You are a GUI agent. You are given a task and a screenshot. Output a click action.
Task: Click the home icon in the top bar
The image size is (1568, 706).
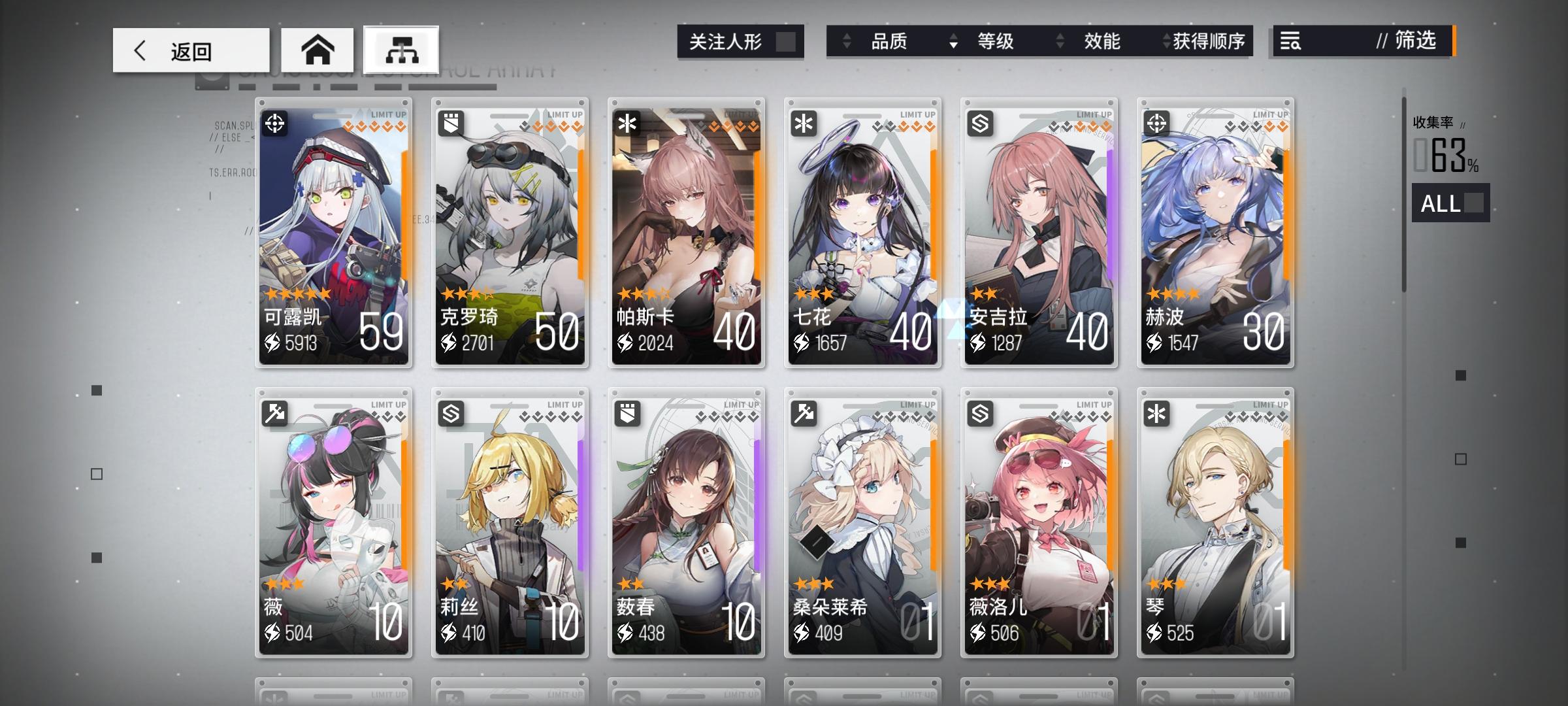(x=318, y=49)
